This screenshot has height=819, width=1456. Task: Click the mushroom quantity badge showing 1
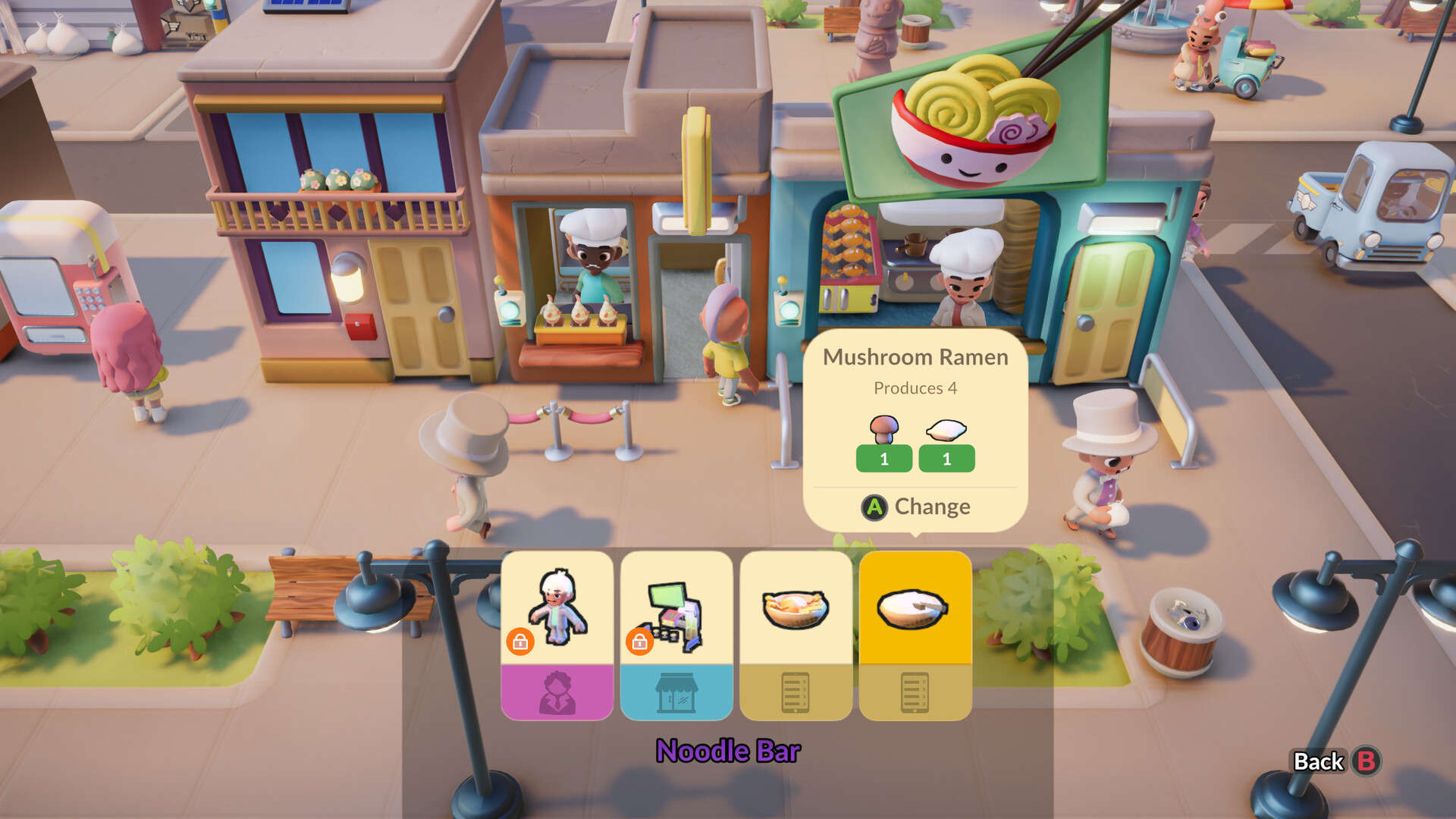(883, 458)
